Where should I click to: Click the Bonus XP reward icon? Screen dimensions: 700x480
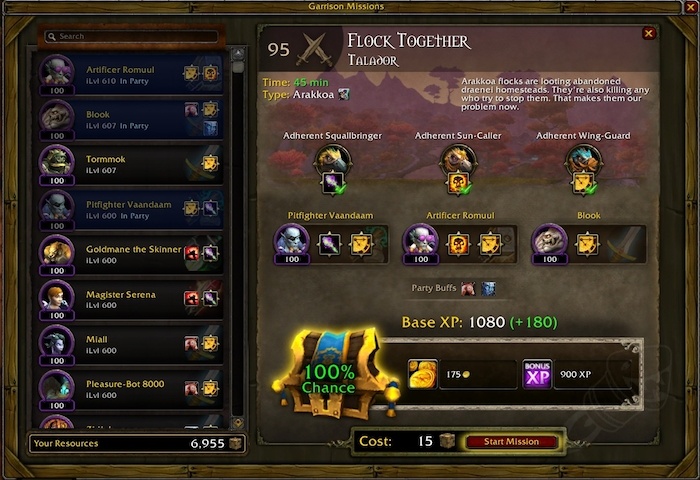pyautogui.click(x=538, y=374)
